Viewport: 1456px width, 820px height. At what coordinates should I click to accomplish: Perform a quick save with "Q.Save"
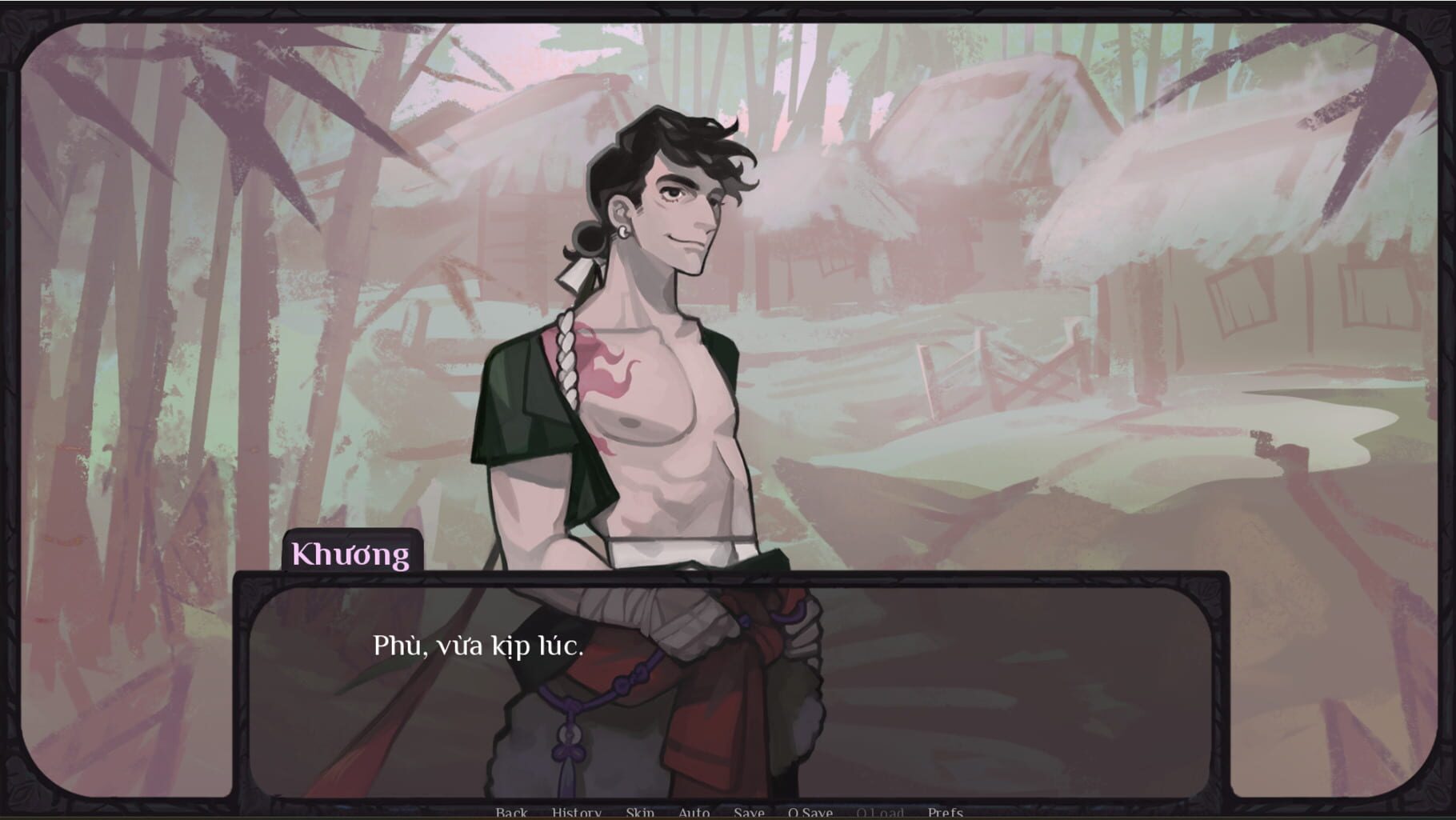pos(810,812)
